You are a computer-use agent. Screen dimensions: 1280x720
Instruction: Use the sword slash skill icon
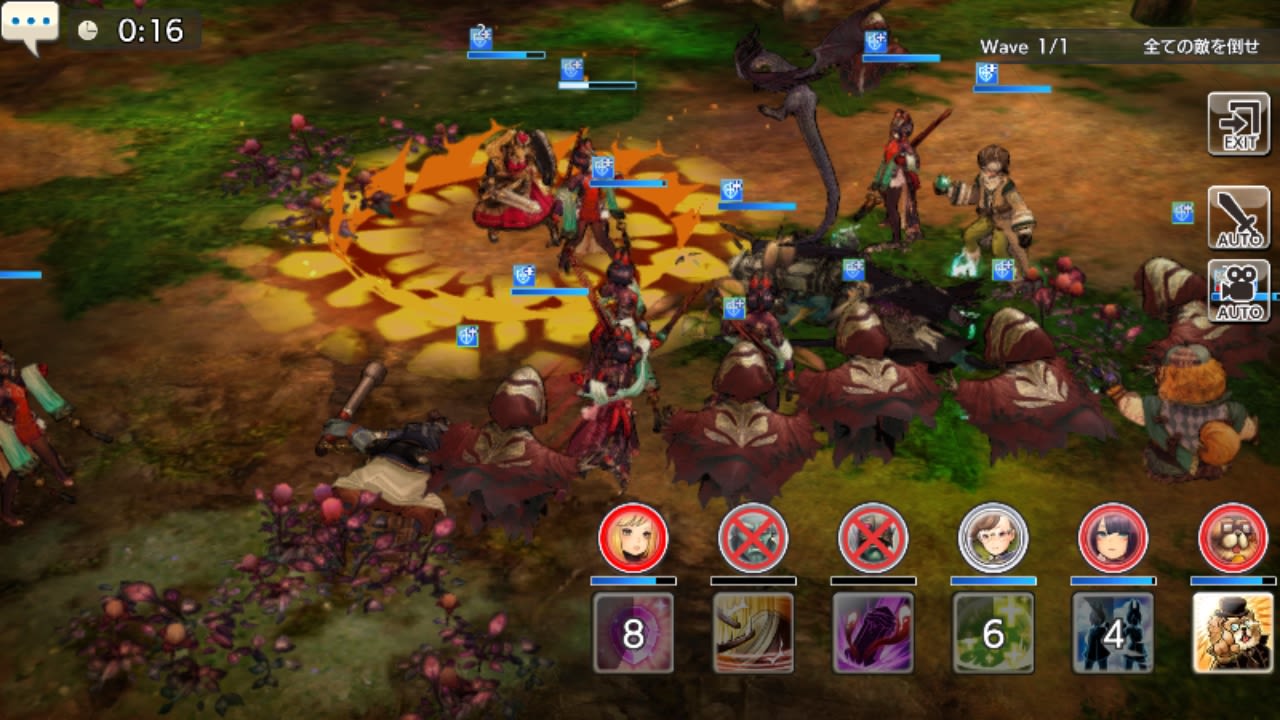point(753,632)
